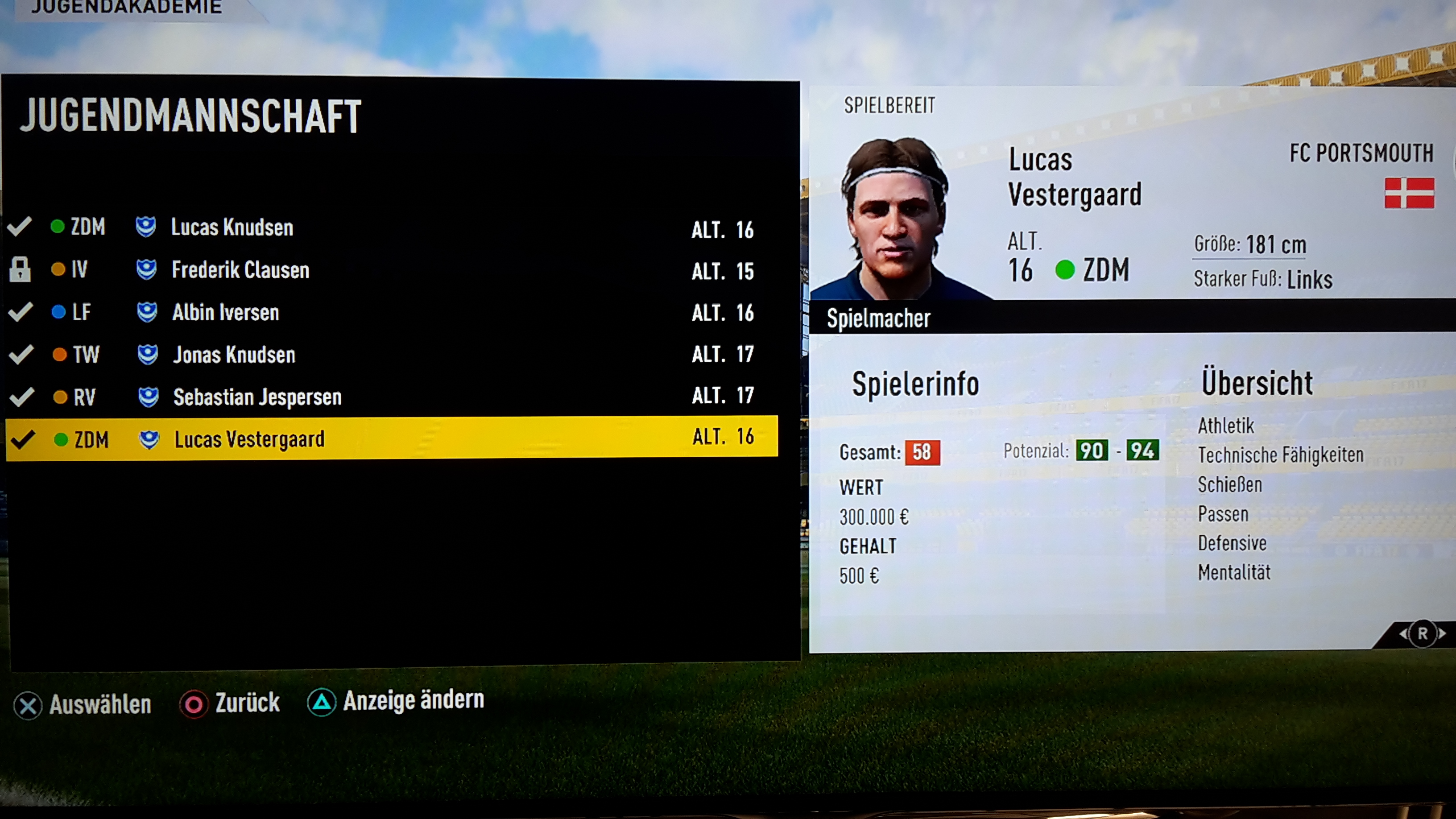
Task: Choose the Frederik Clausen row
Action: click(x=240, y=269)
